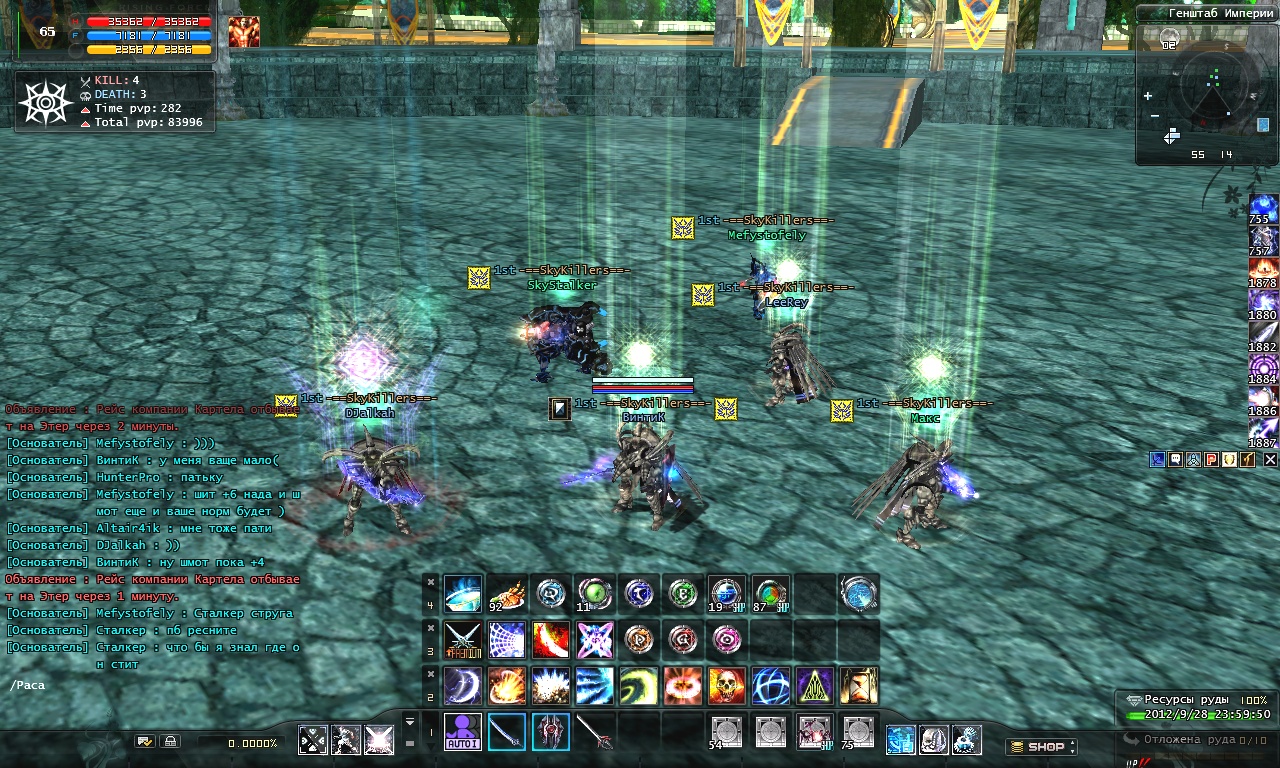Use the green orb item with count 11
Image resolution: width=1280 pixels, height=768 pixels.
click(595, 594)
